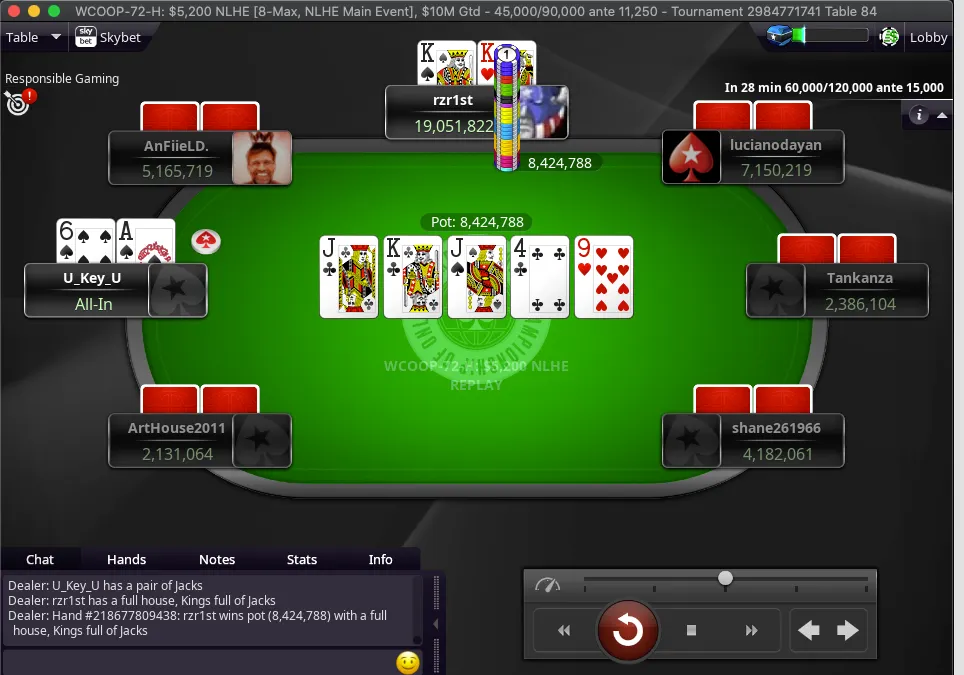Replay the hand with the red button
Image resolution: width=964 pixels, height=675 pixels.
[x=627, y=630]
